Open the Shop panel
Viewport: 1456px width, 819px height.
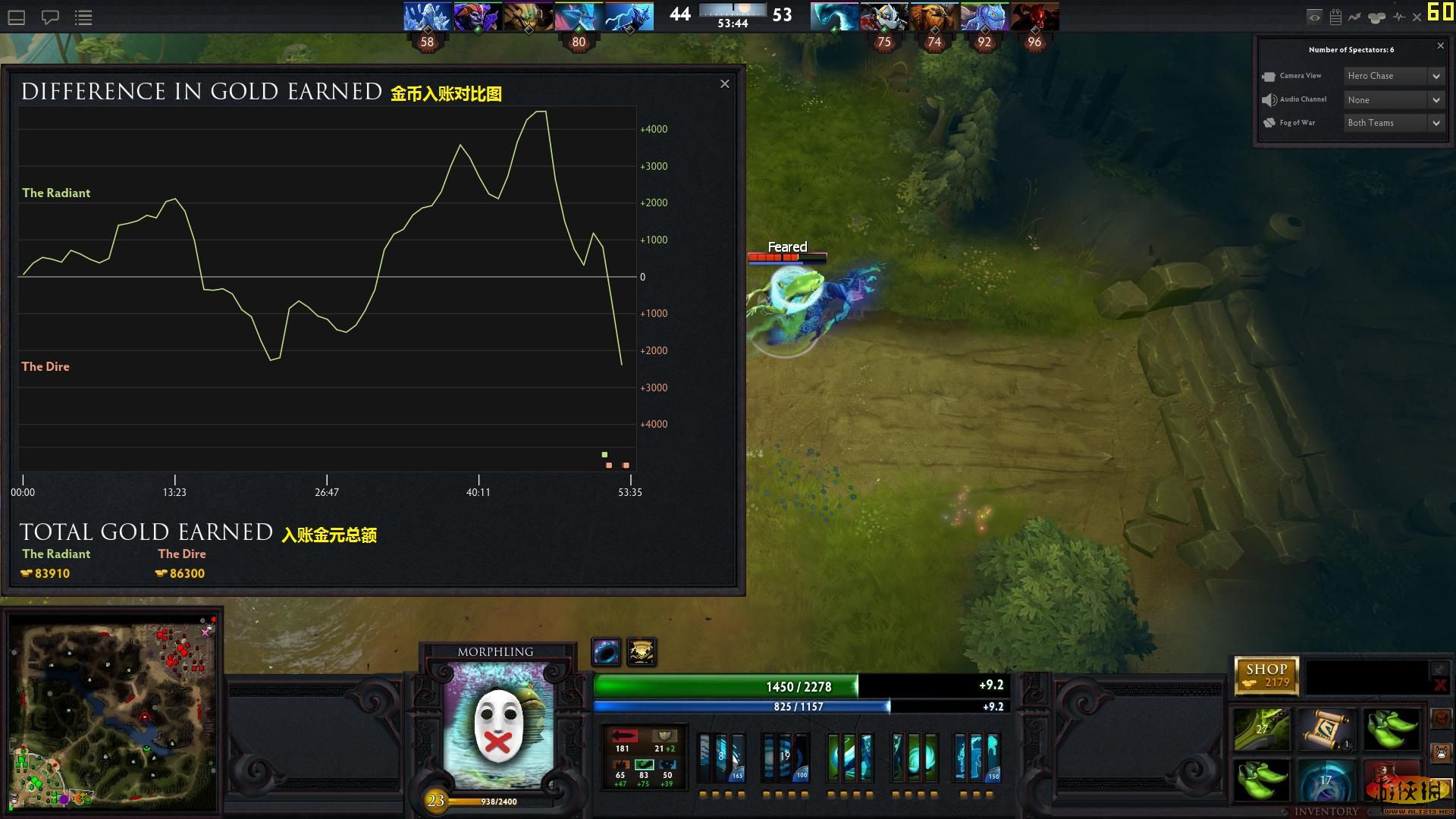[1267, 673]
